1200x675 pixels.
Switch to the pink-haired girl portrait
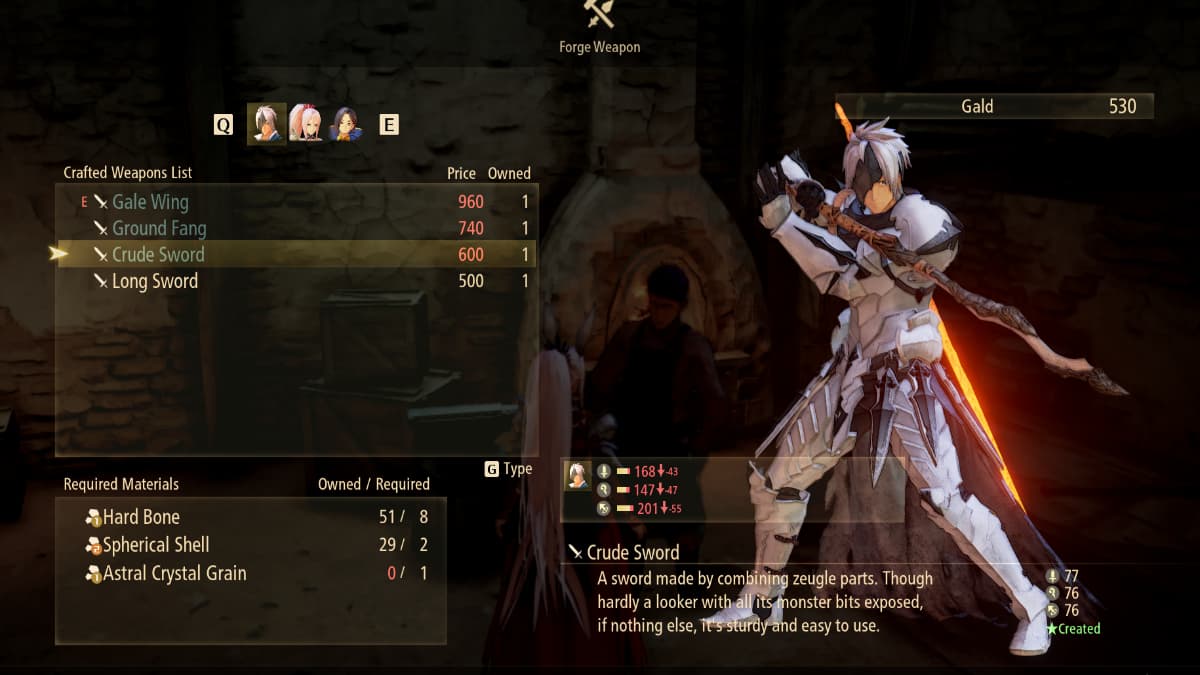coord(305,124)
